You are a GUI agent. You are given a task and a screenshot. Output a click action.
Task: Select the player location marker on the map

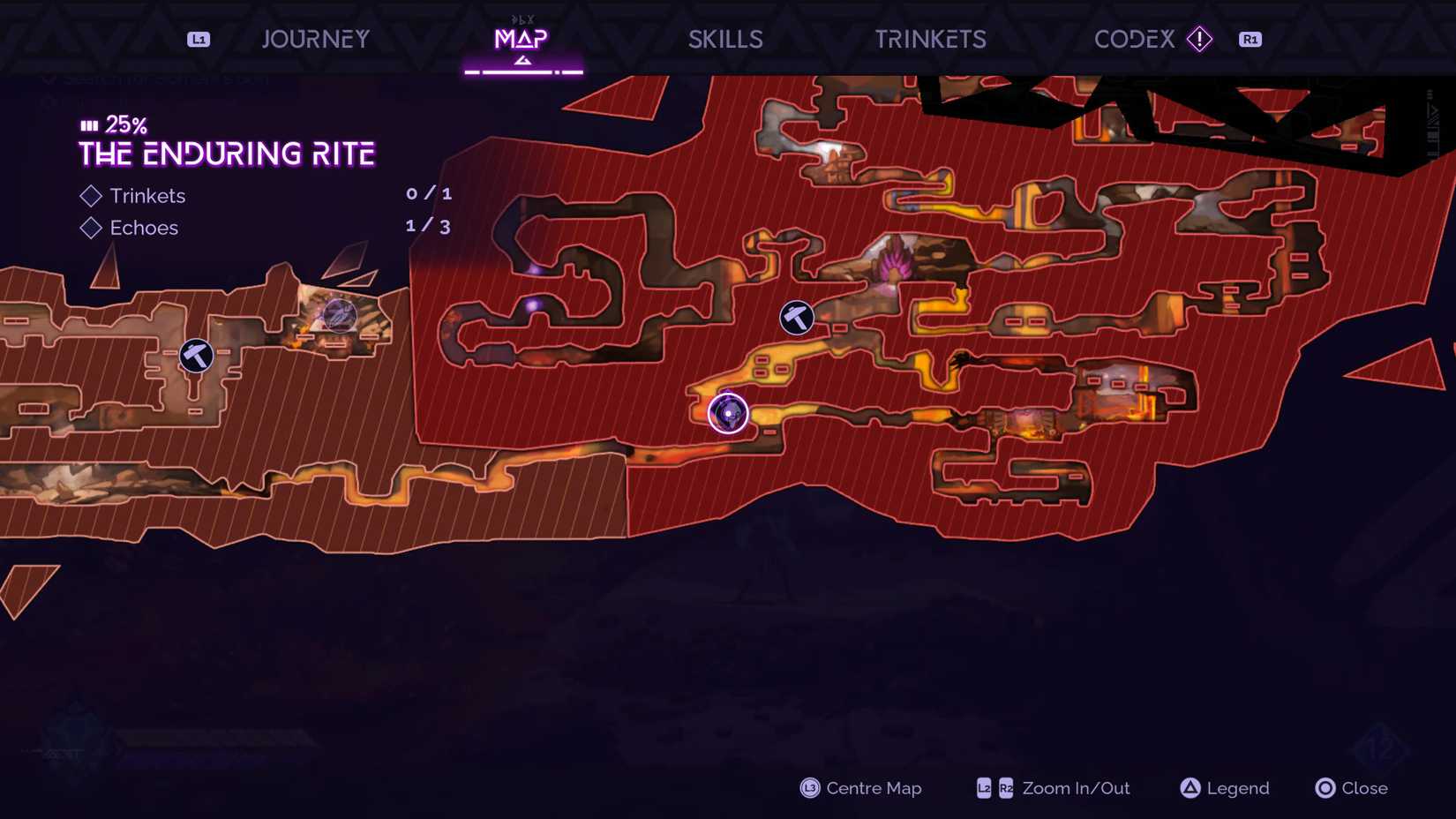click(727, 413)
